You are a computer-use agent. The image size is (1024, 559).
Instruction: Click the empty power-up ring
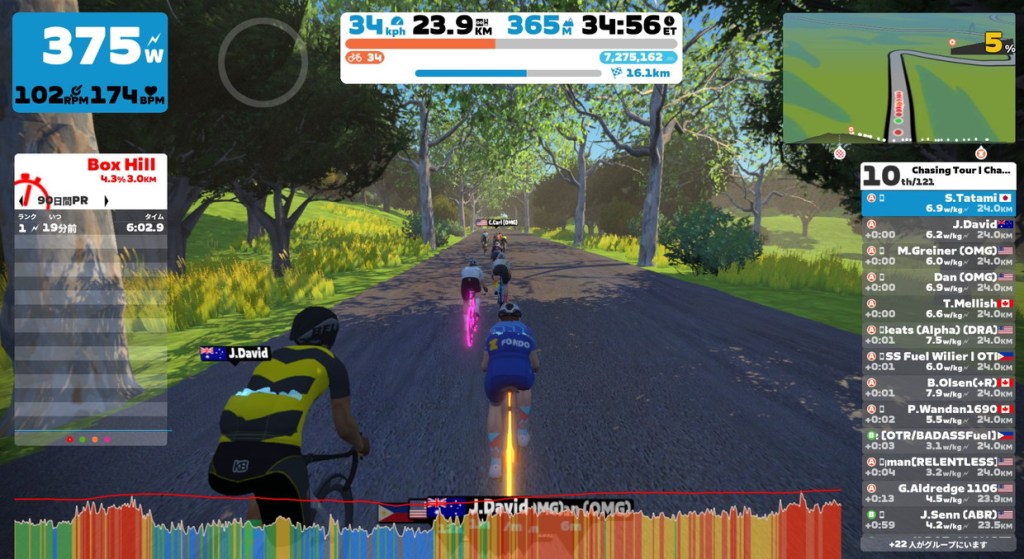tap(263, 61)
